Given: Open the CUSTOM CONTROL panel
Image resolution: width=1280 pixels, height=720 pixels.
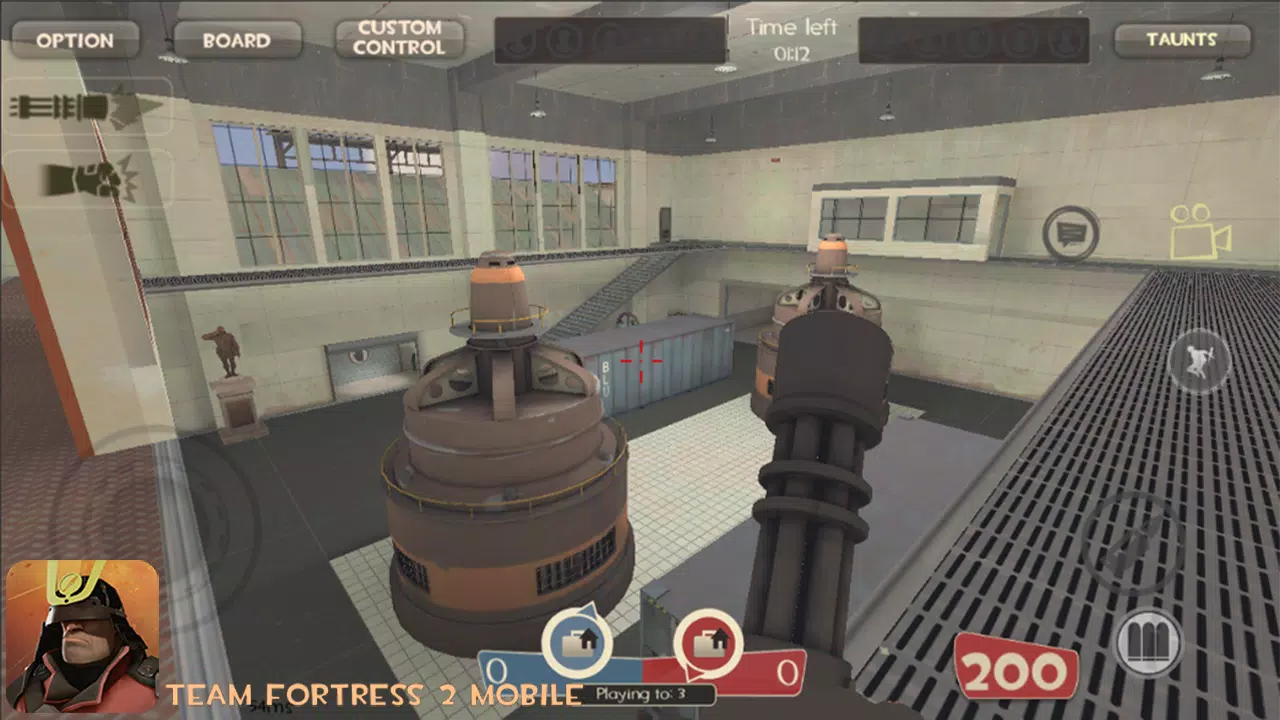Looking at the screenshot, I should [399, 38].
